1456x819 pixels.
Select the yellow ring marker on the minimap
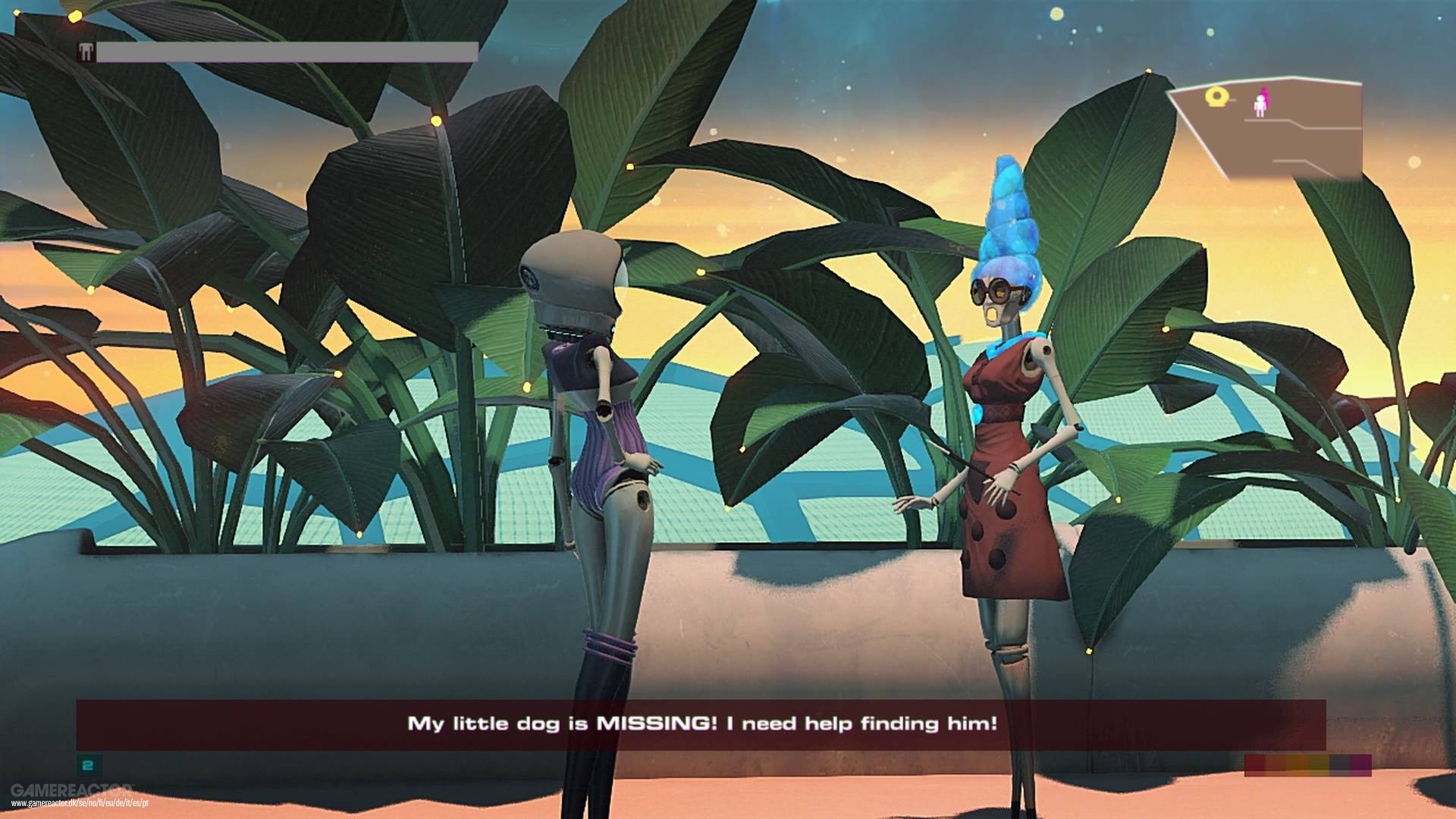[1216, 96]
